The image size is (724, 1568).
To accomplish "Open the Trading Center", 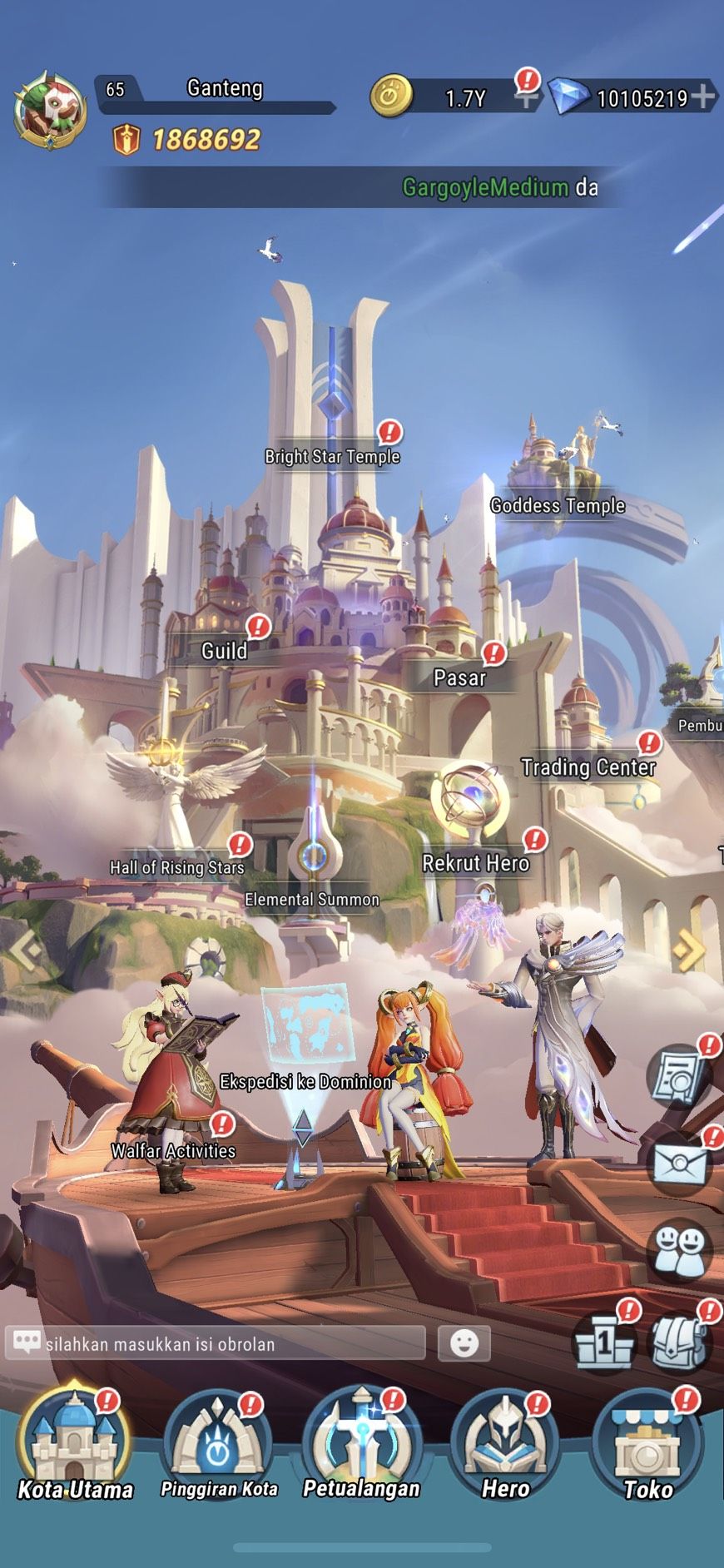I will (588, 767).
